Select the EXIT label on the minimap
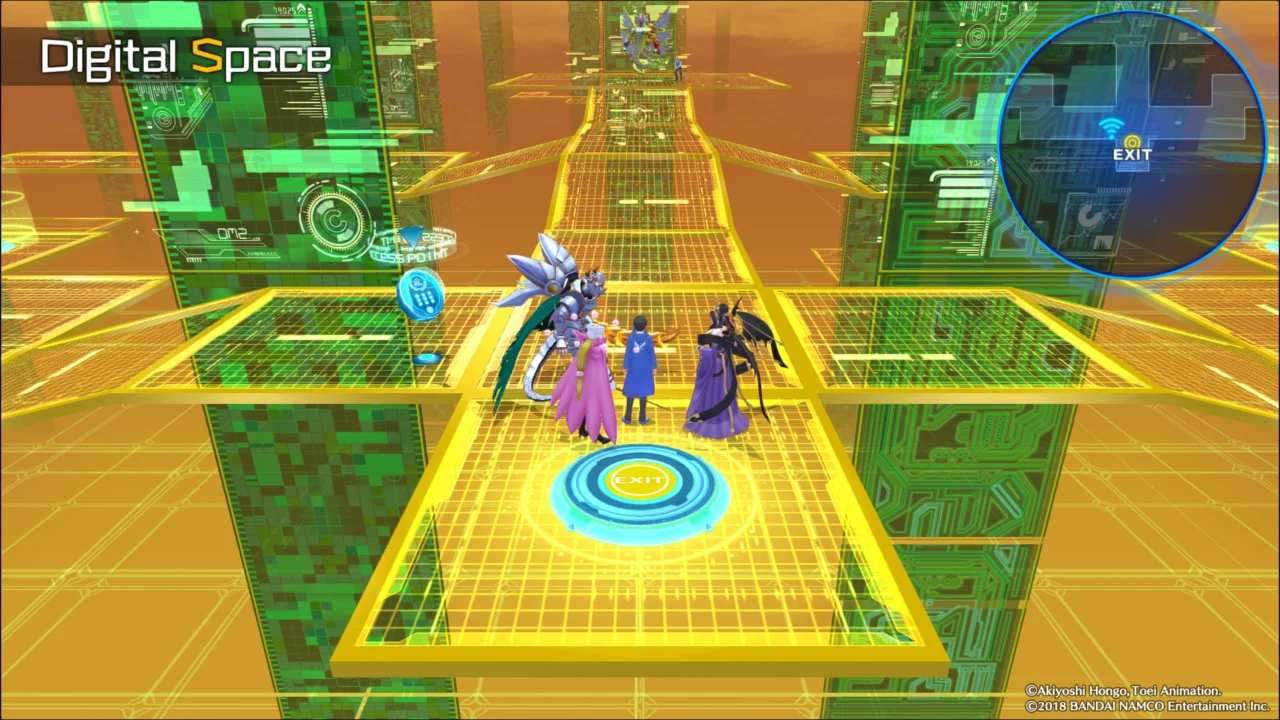This screenshot has width=1280, height=720. (x=1130, y=155)
